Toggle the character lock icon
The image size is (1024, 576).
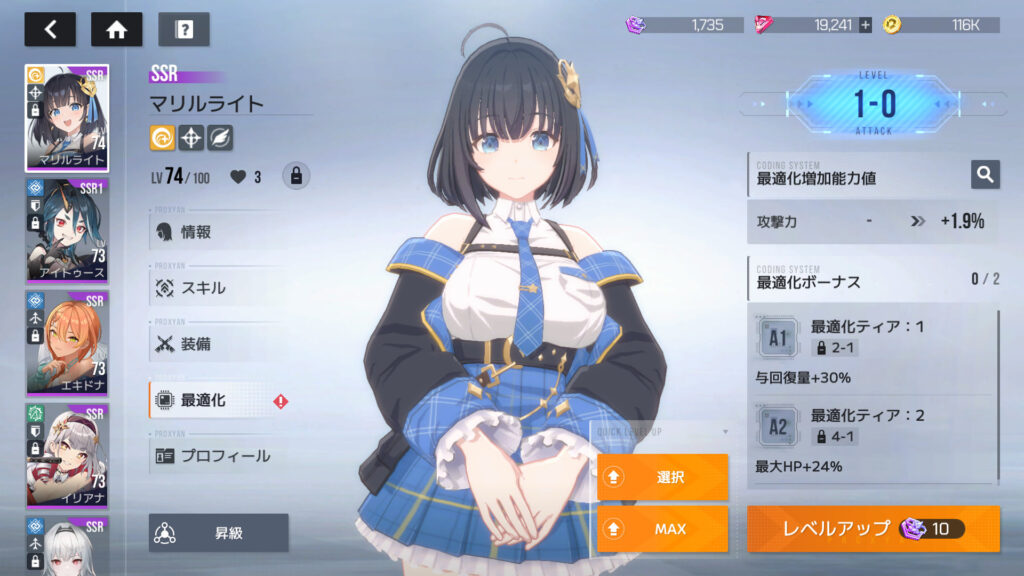click(296, 176)
